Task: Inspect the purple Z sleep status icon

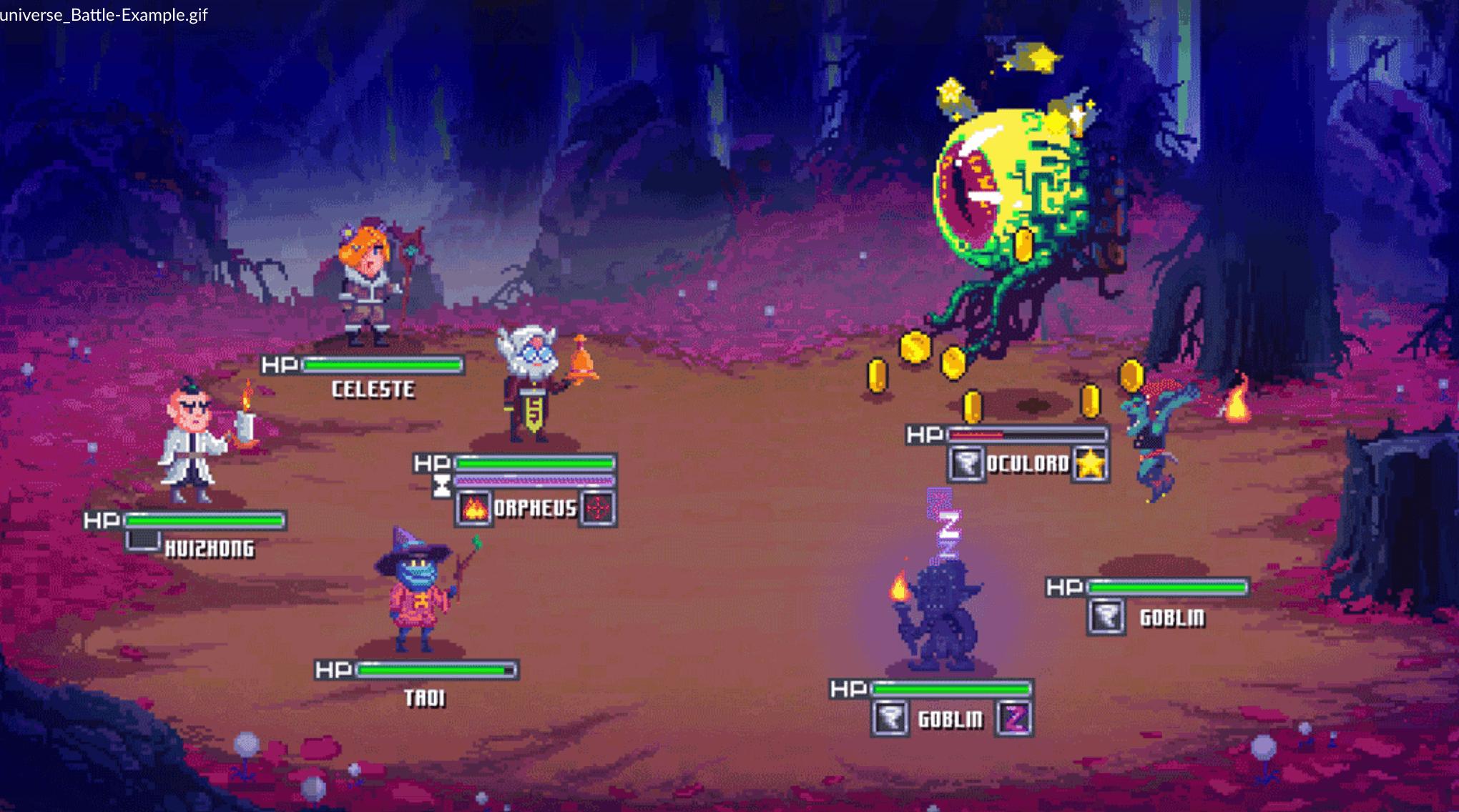Action: (x=1014, y=718)
